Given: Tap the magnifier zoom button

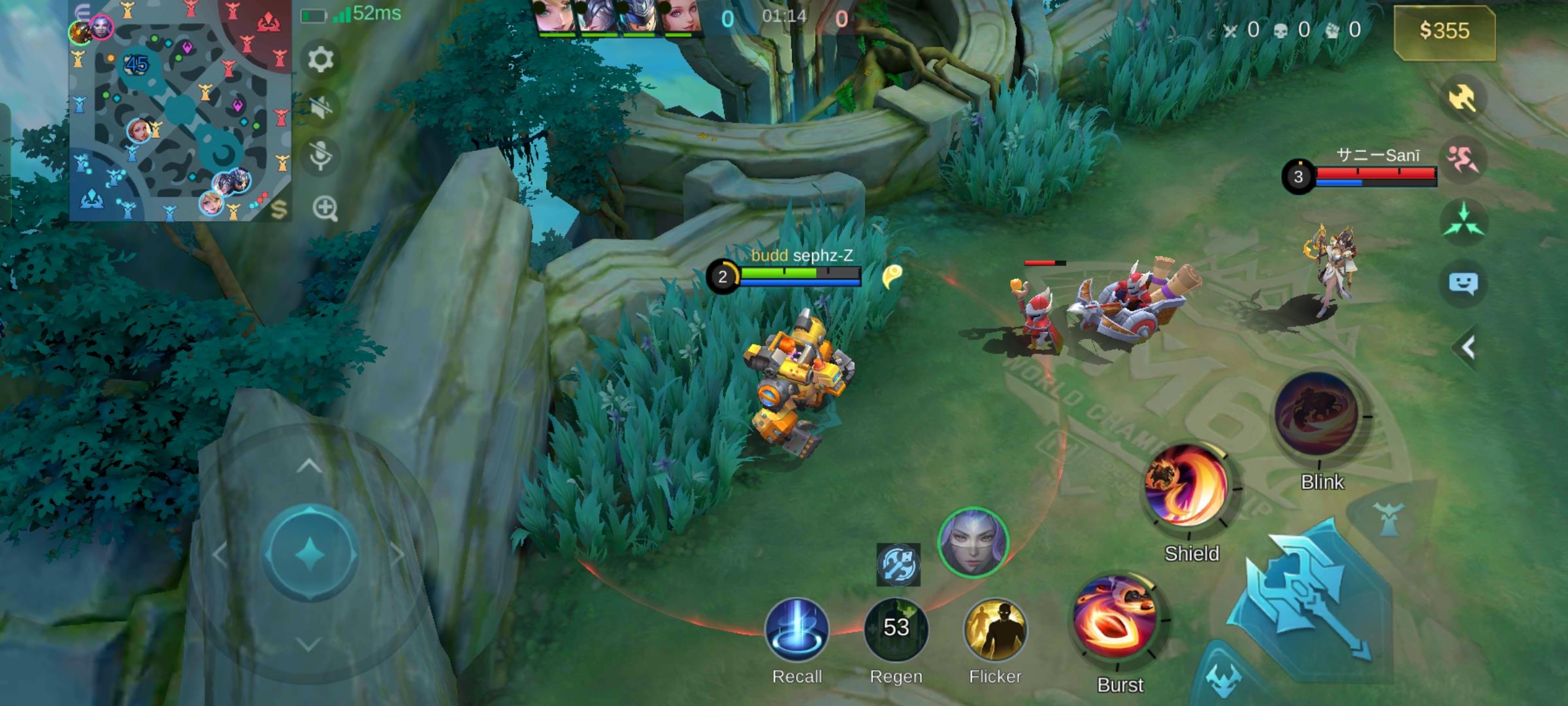Looking at the screenshot, I should (325, 209).
